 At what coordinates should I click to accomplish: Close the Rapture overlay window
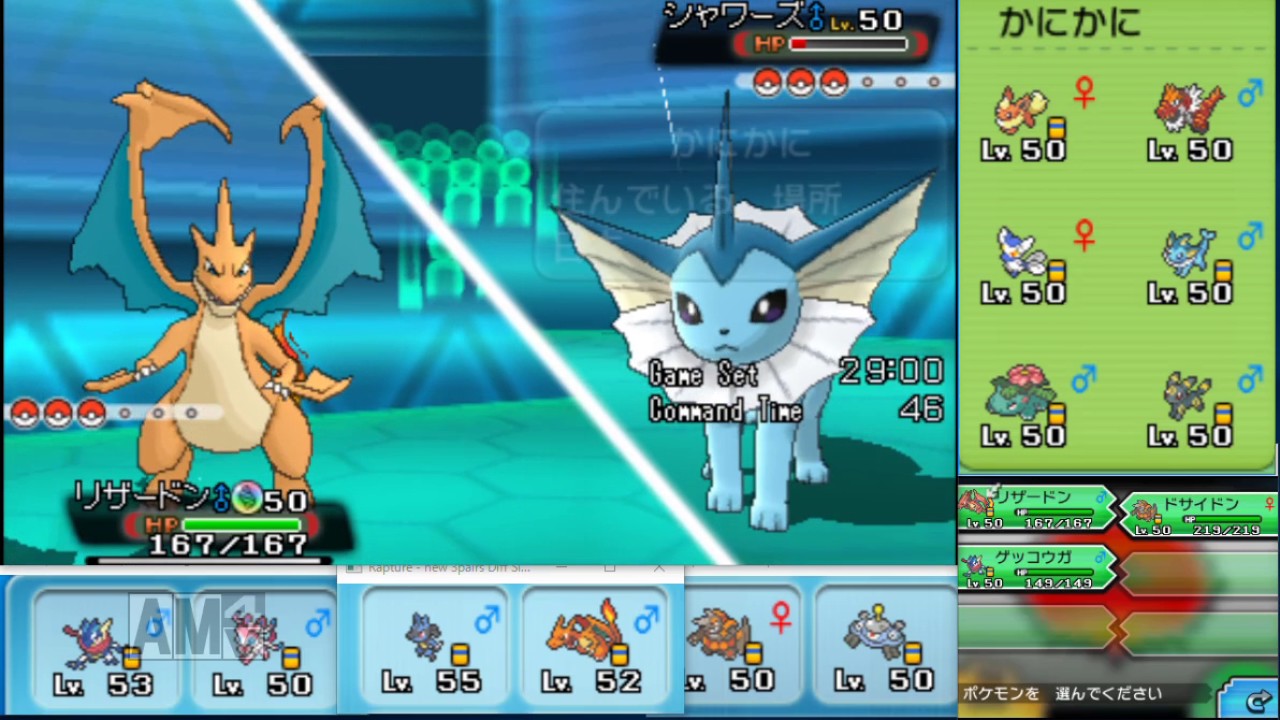tap(659, 568)
